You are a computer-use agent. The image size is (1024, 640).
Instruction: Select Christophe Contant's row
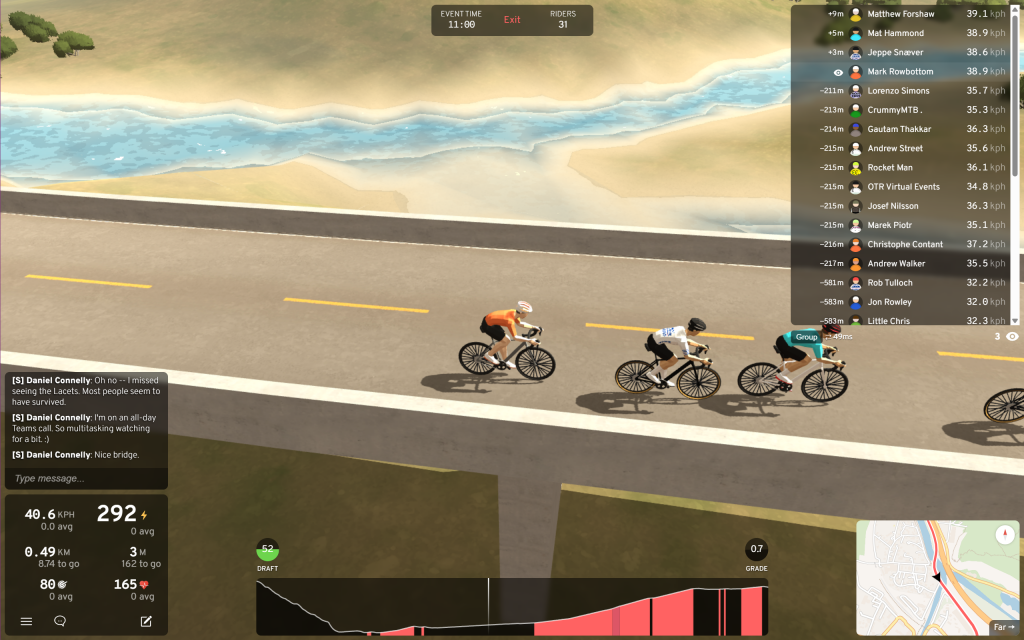(905, 244)
